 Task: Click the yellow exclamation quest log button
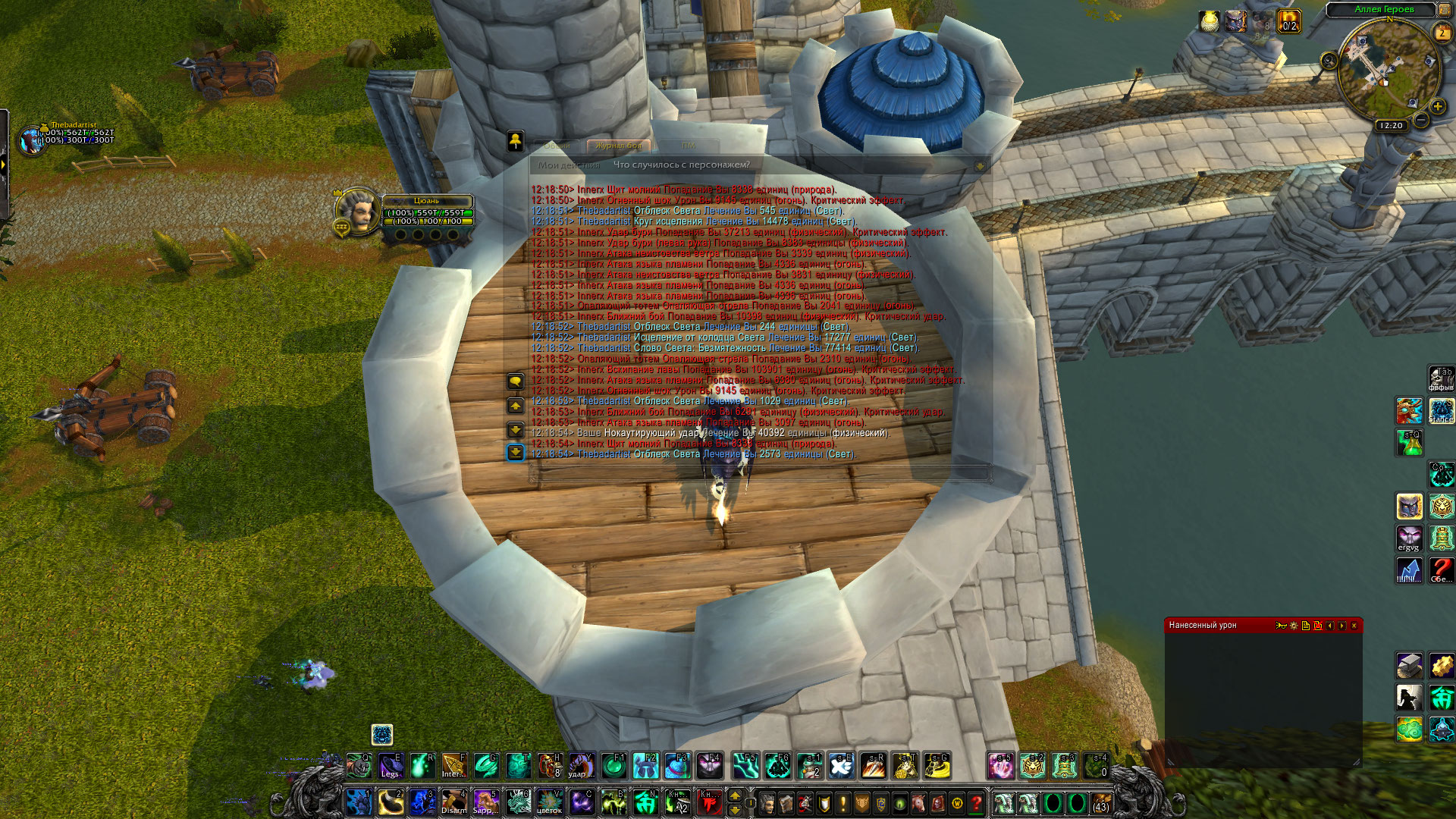click(843, 803)
